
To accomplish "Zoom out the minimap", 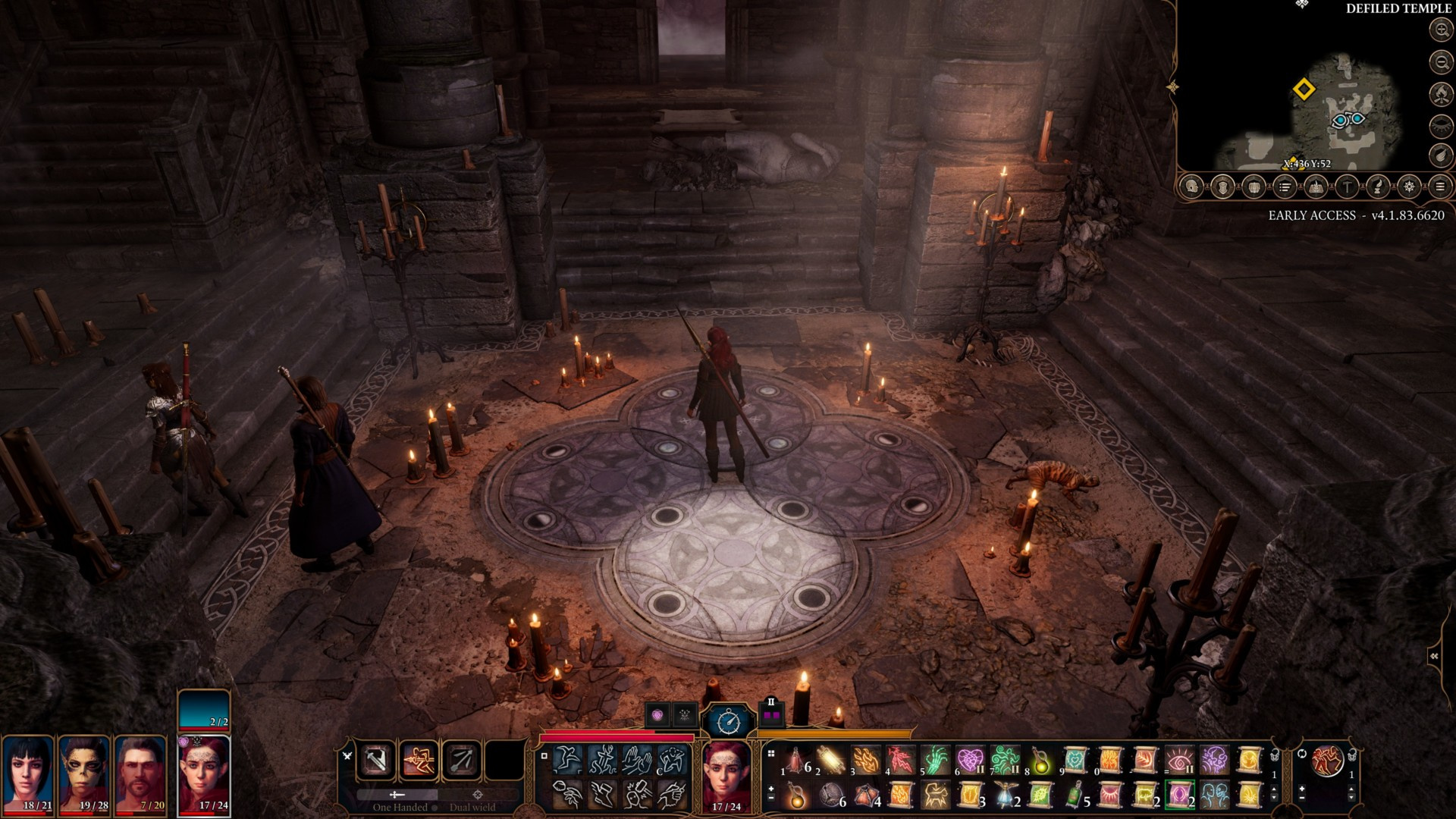I will 1440,61.
